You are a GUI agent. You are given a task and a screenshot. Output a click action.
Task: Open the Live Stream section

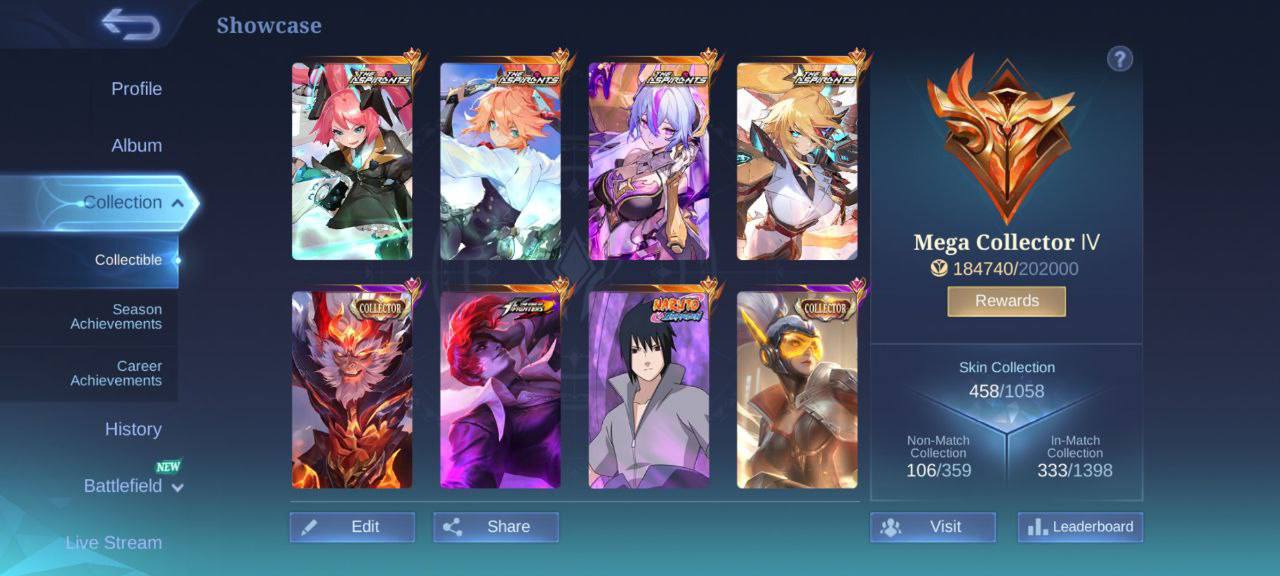click(114, 543)
